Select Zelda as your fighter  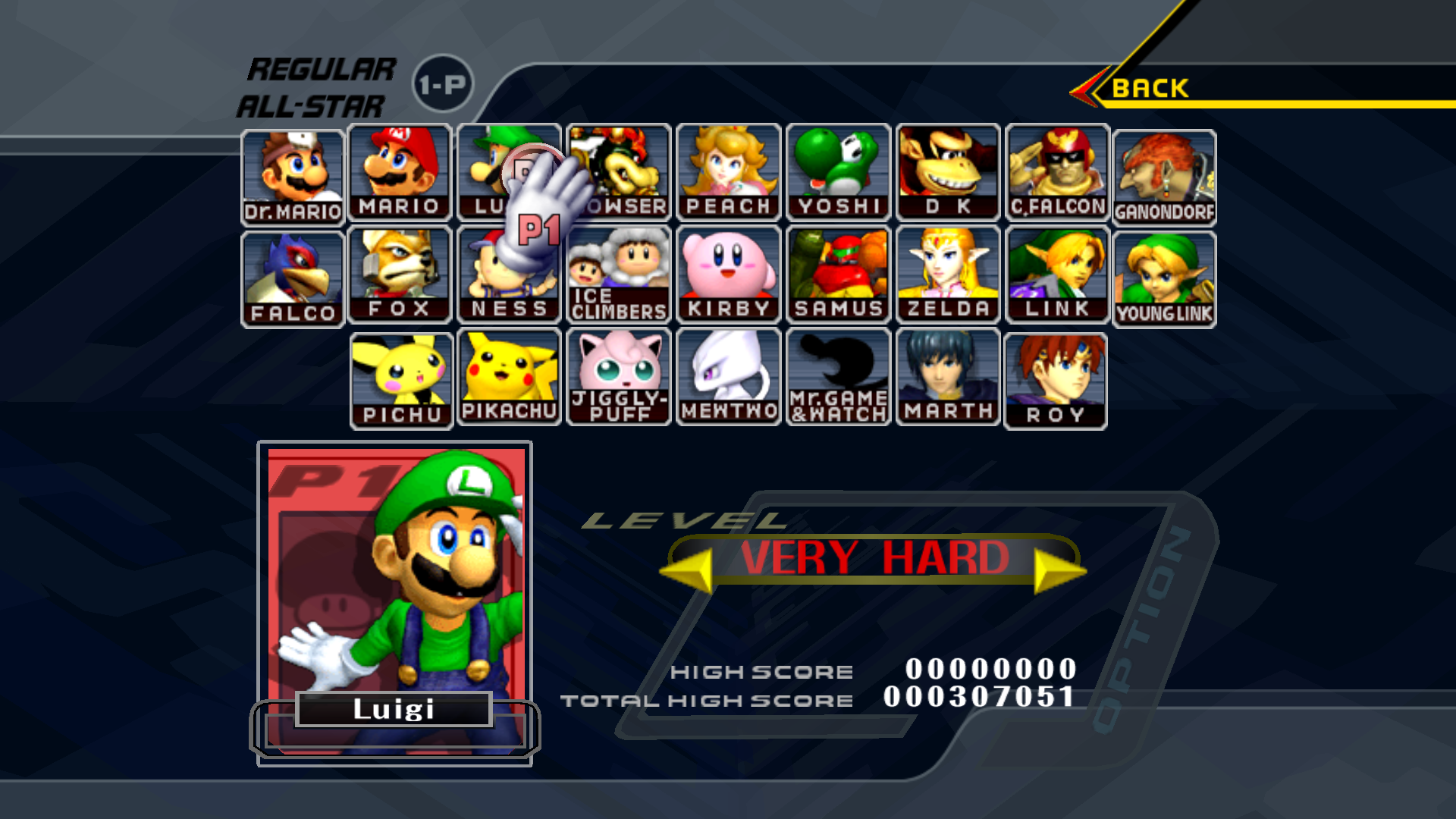point(948,275)
